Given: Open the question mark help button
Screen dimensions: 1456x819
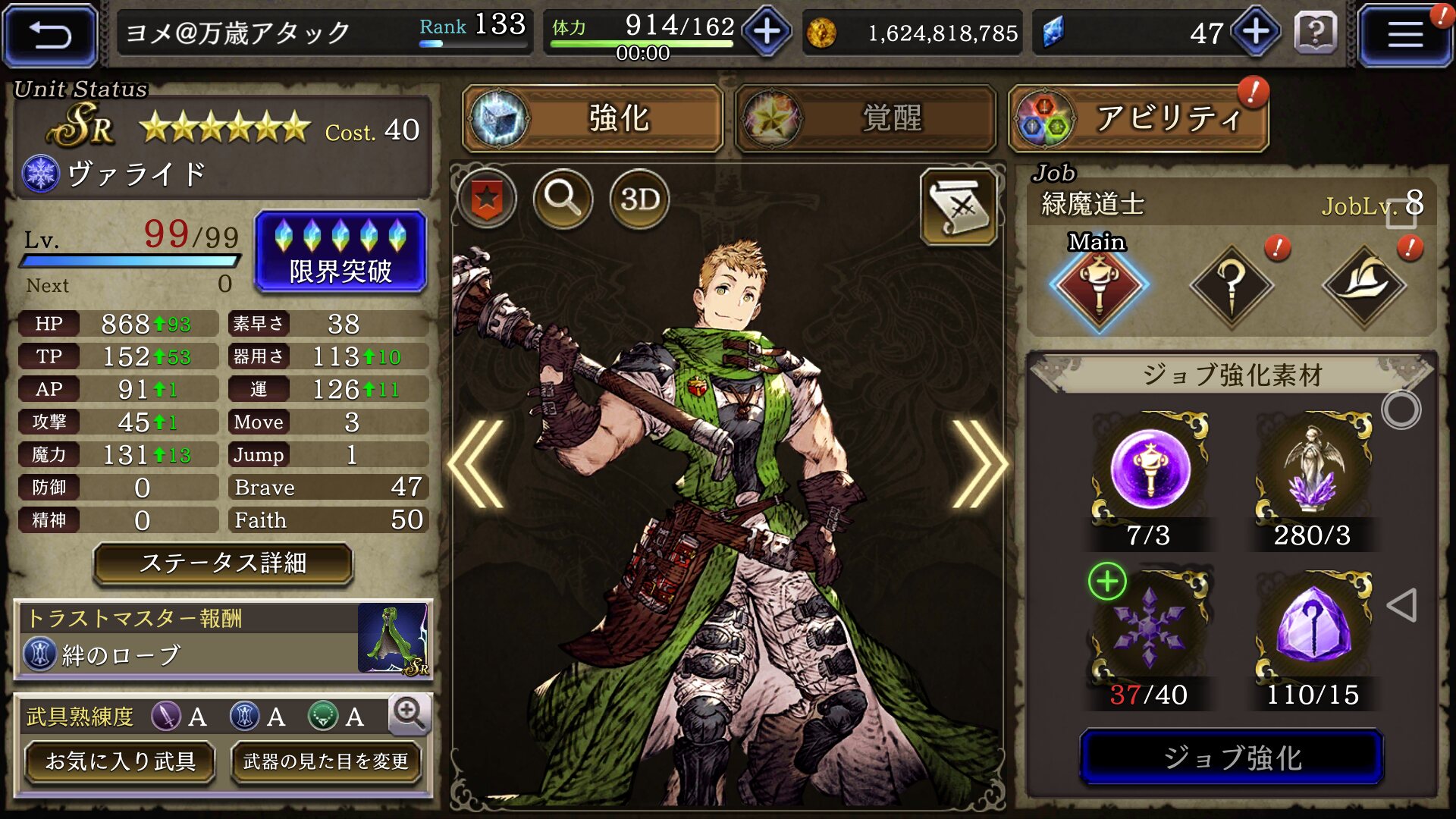Looking at the screenshot, I should 1316,33.
